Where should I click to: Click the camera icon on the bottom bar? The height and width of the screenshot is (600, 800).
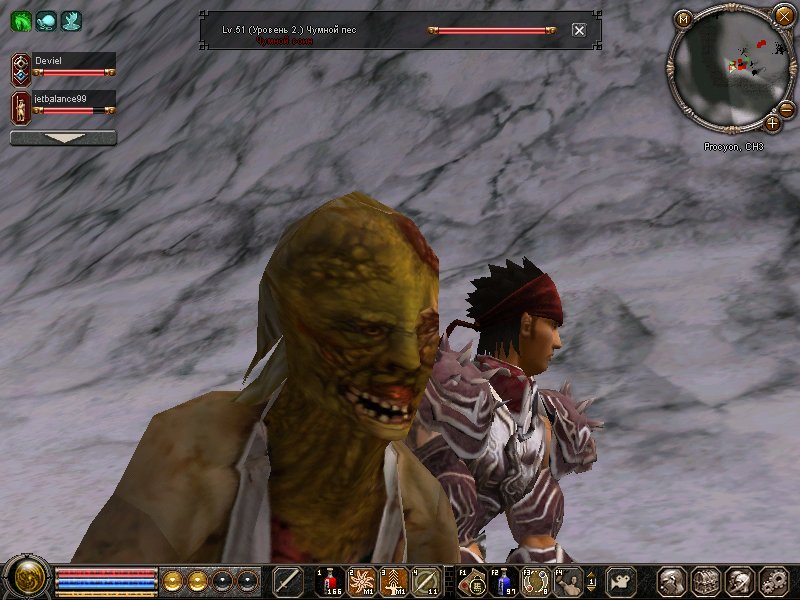pyautogui.click(x=623, y=581)
